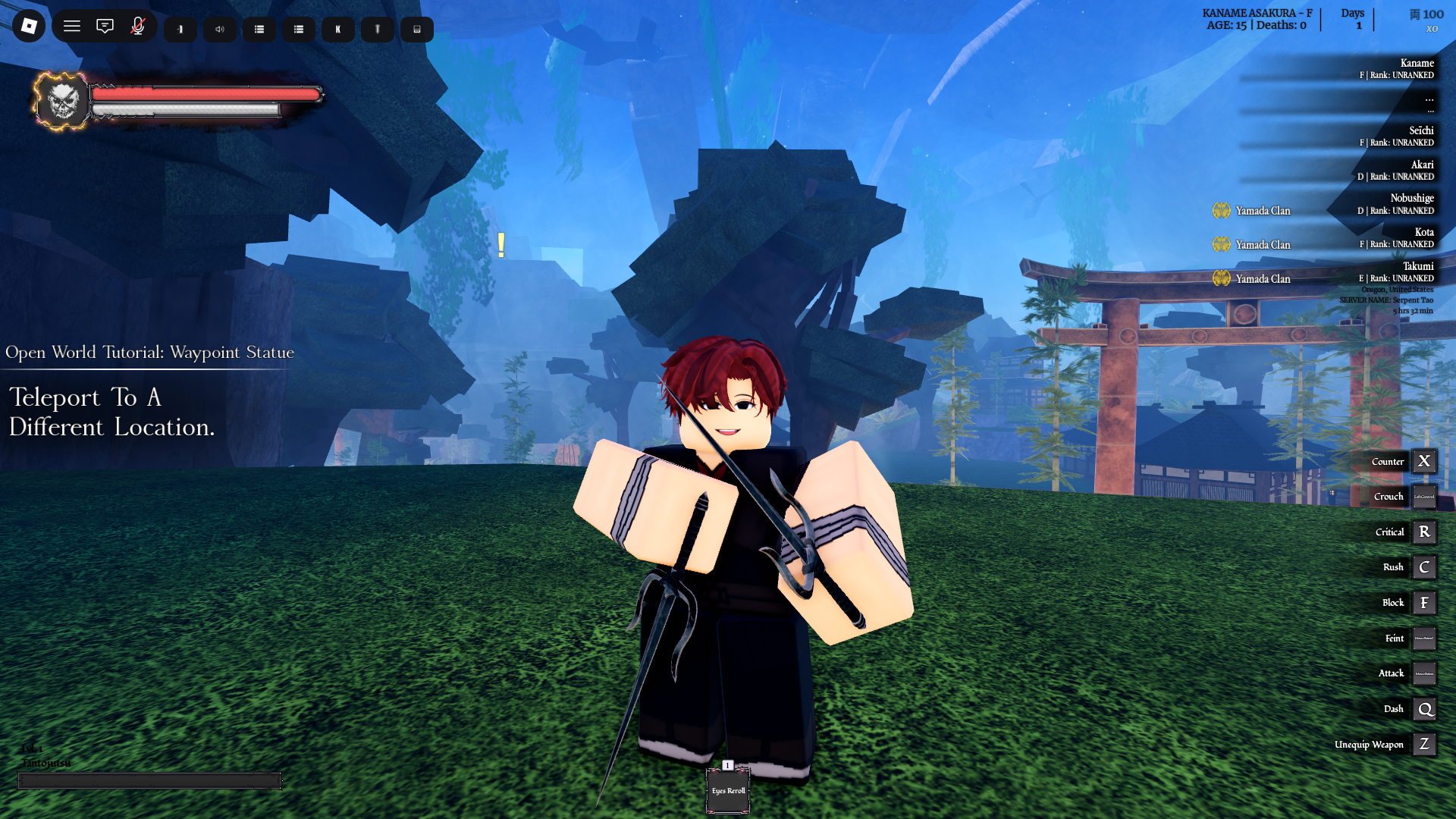Select the 'K' keybinds icon in the toolbar

coord(337,30)
